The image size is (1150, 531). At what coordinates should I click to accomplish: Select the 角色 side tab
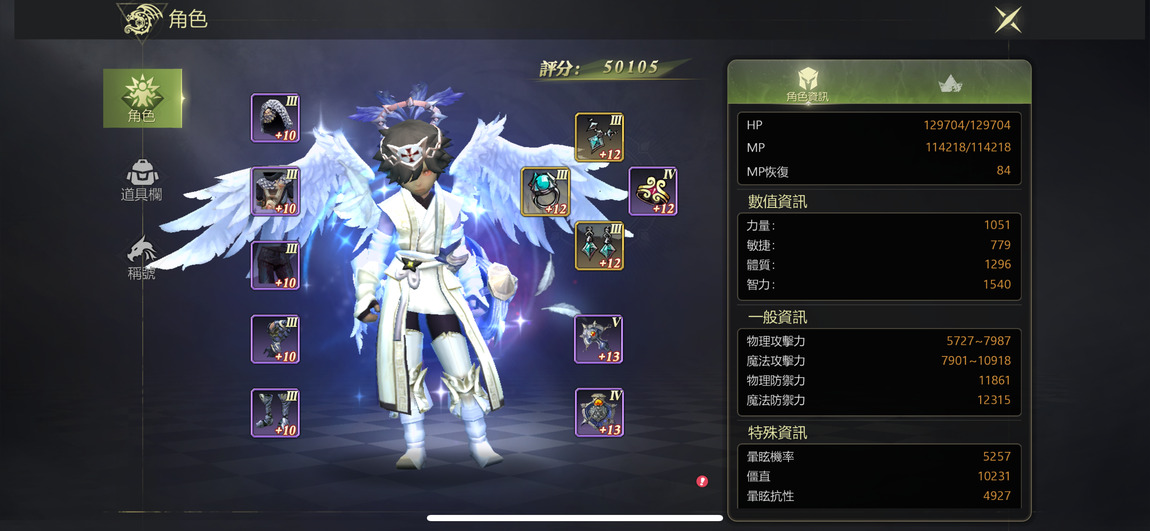[142, 98]
